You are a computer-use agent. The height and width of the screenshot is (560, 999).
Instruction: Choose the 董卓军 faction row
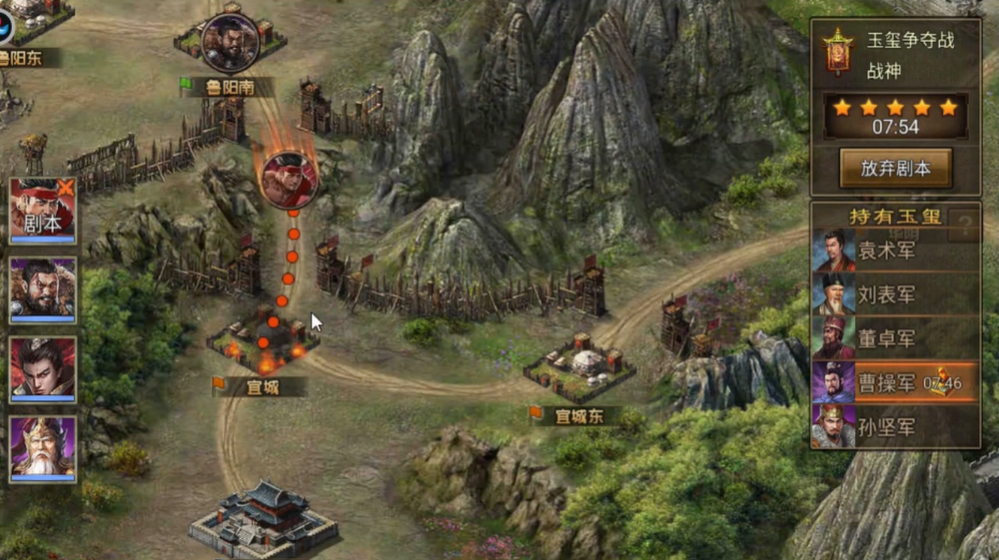[895, 340]
